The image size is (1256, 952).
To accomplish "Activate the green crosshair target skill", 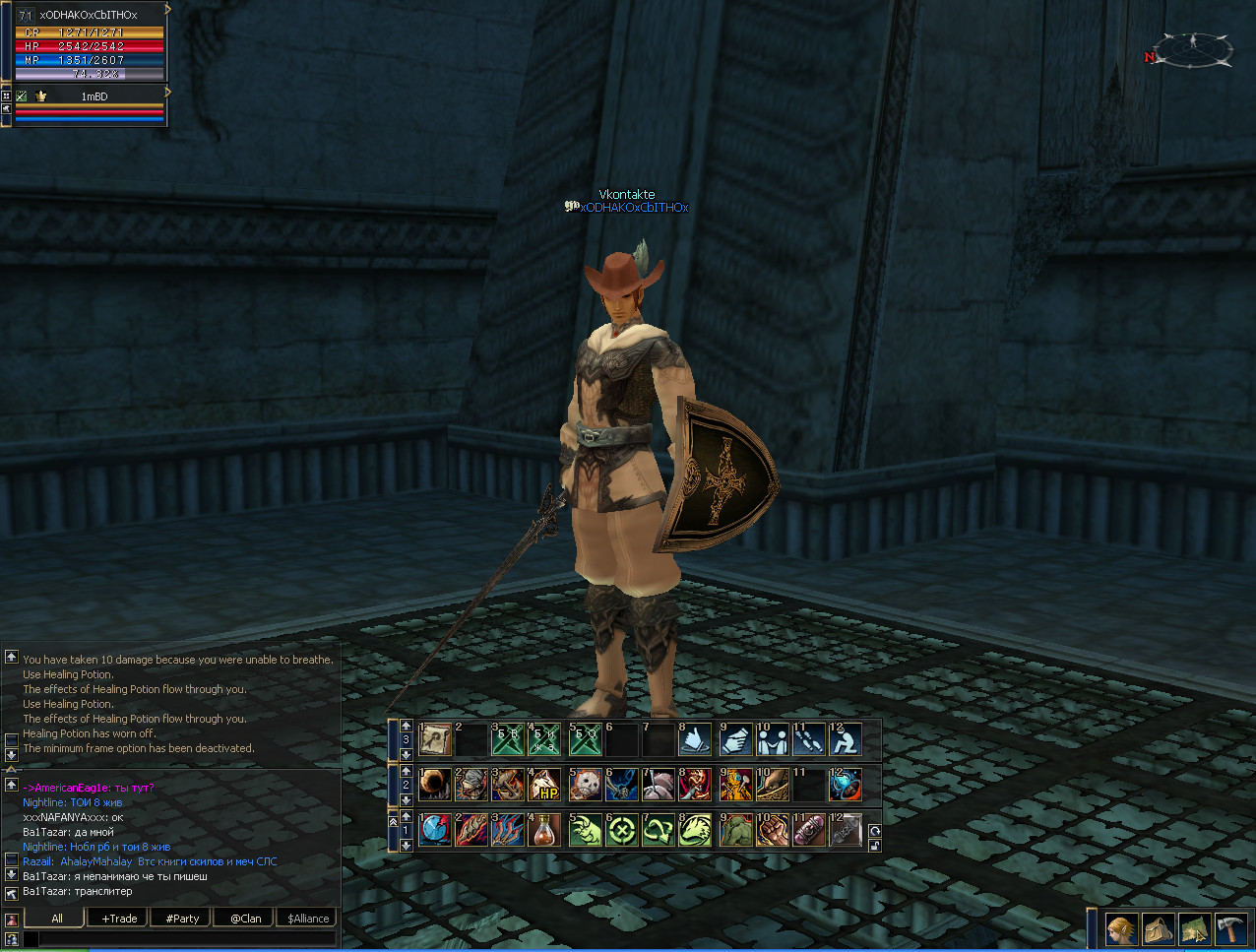I will click(622, 830).
